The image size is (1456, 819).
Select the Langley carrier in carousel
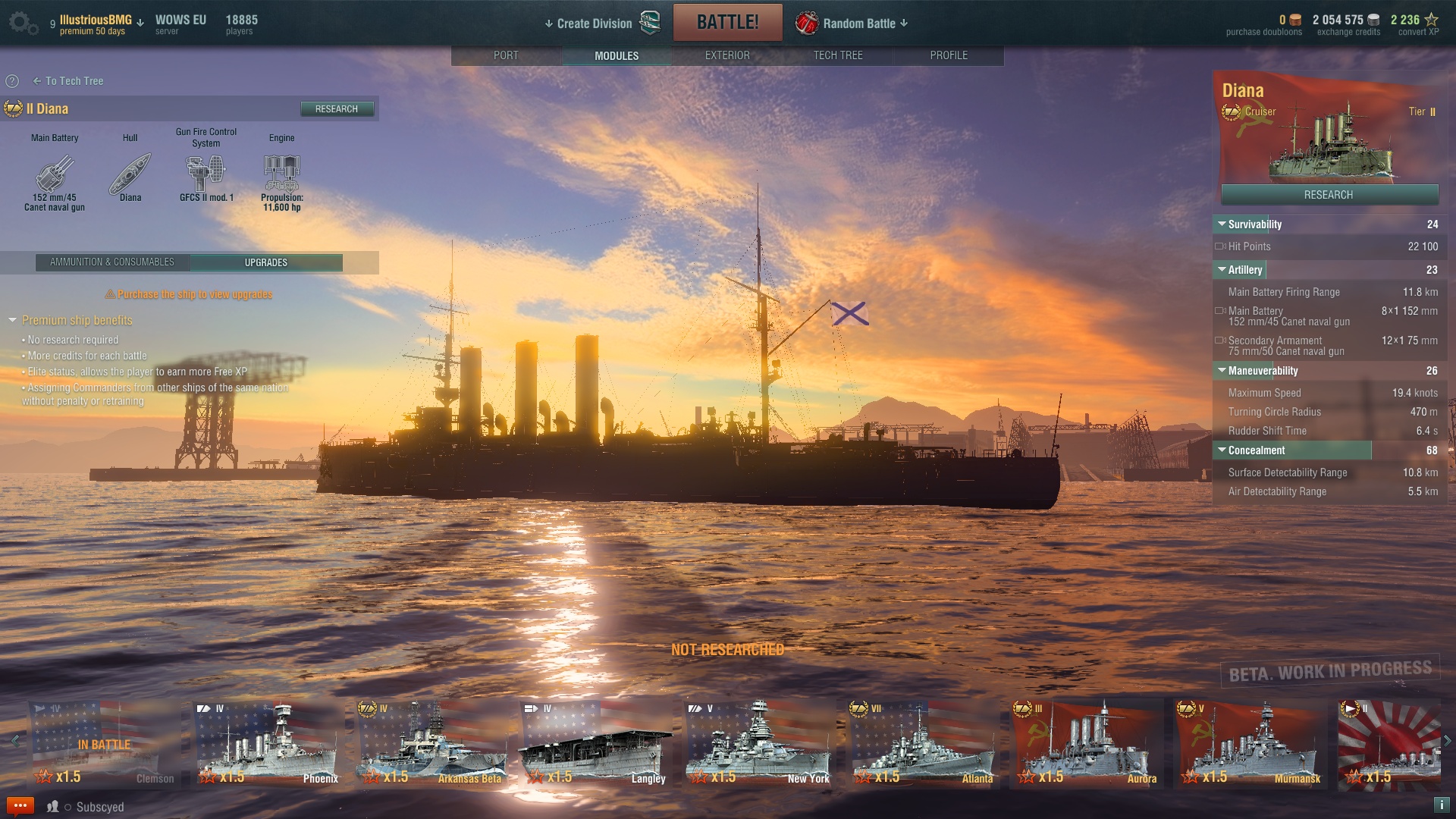595,744
